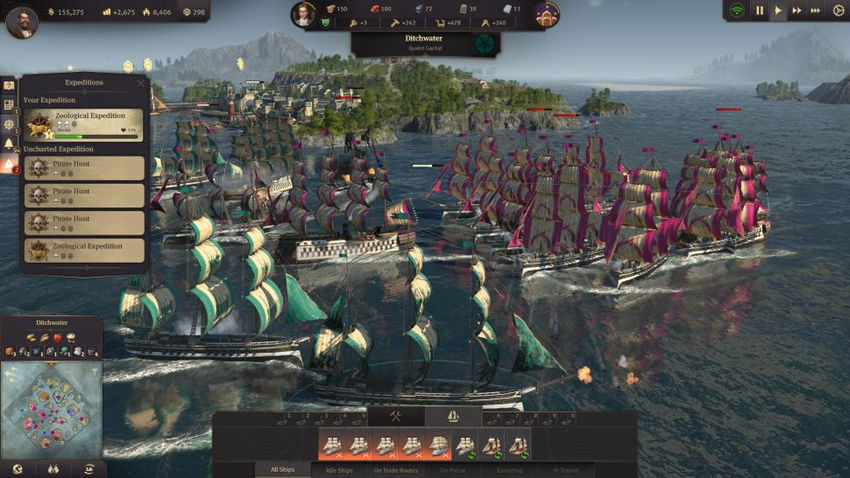Viewport: 850px width, 478px height.
Task: Switch to the Idle Ships tab
Action: pos(339,469)
